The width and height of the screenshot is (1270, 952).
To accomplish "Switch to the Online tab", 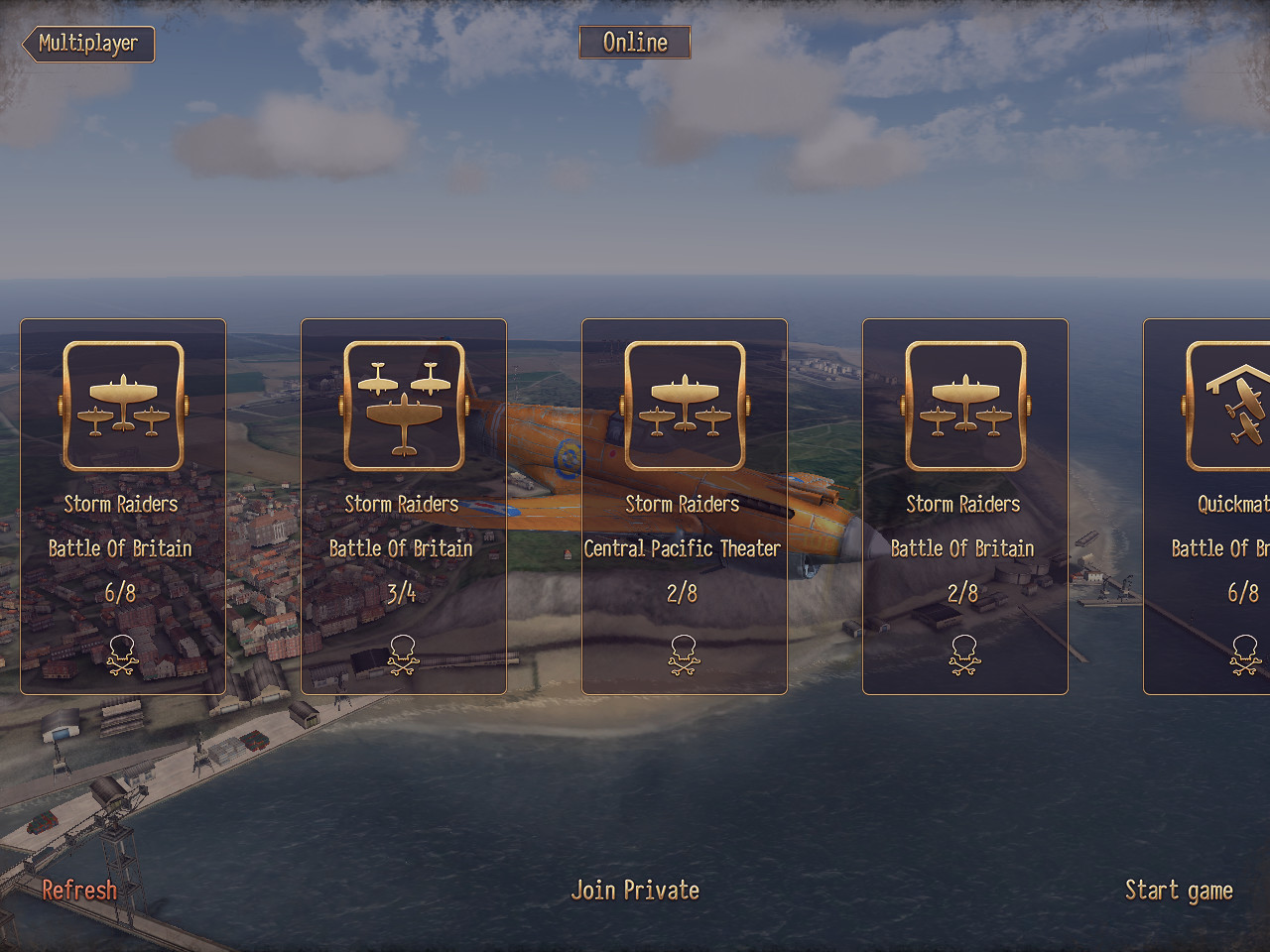I will click(x=634, y=43).
